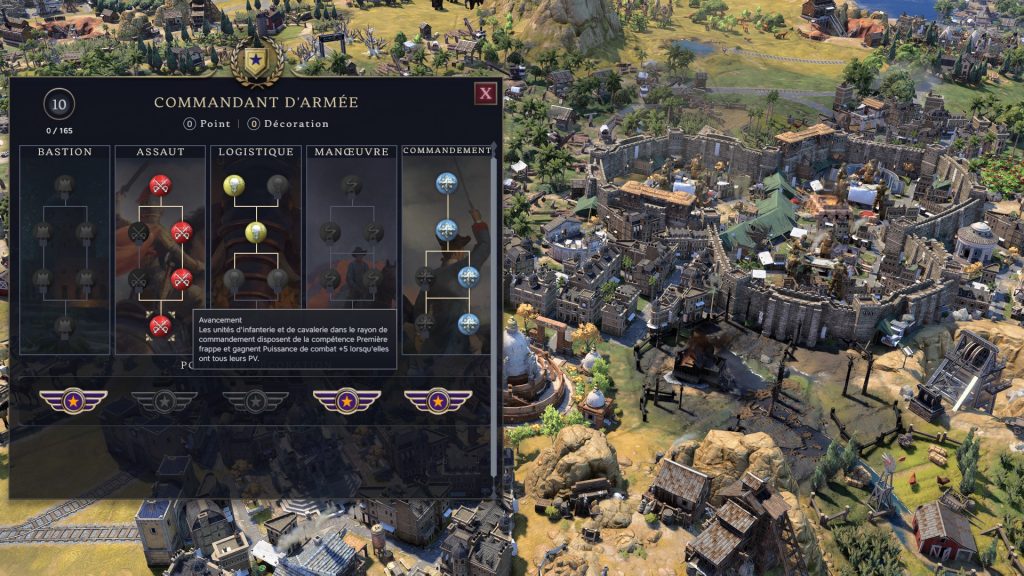Select the lit yellow root Logistique promotion
Image resolution: width=1024 pixels, height=576 pixels.
(x=233, y=185)
